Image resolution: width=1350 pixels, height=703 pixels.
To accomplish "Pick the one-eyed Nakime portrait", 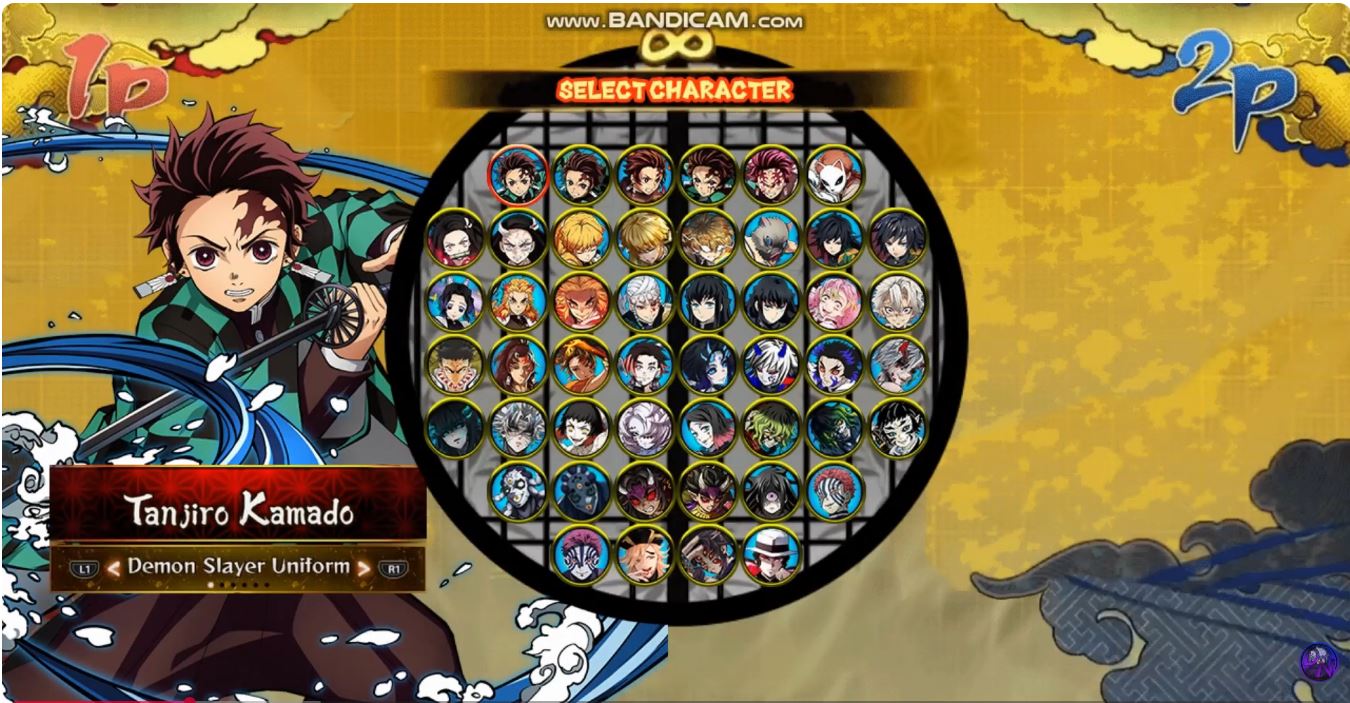I will click(770, 490).
